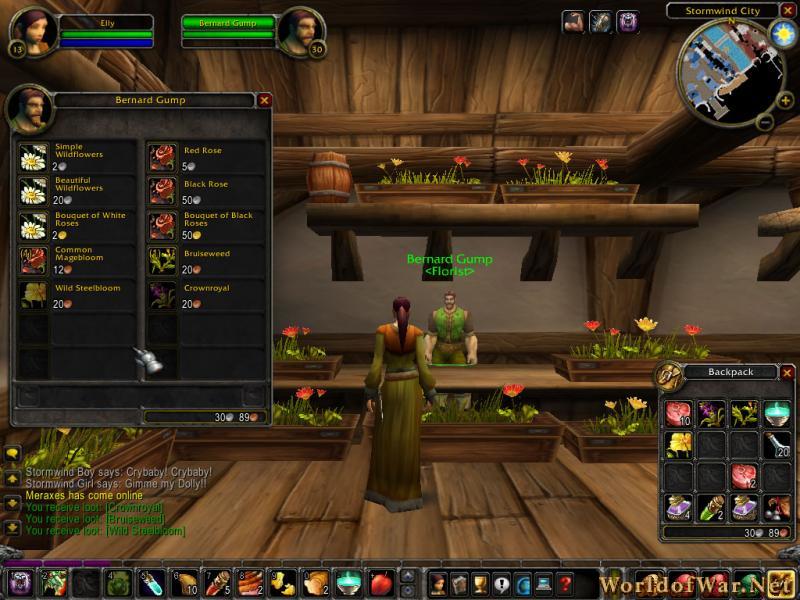The height and width of the screenshot is (600, 800).
Task: Close the Stormwind City minimap
Action: [x=788, y=11]
